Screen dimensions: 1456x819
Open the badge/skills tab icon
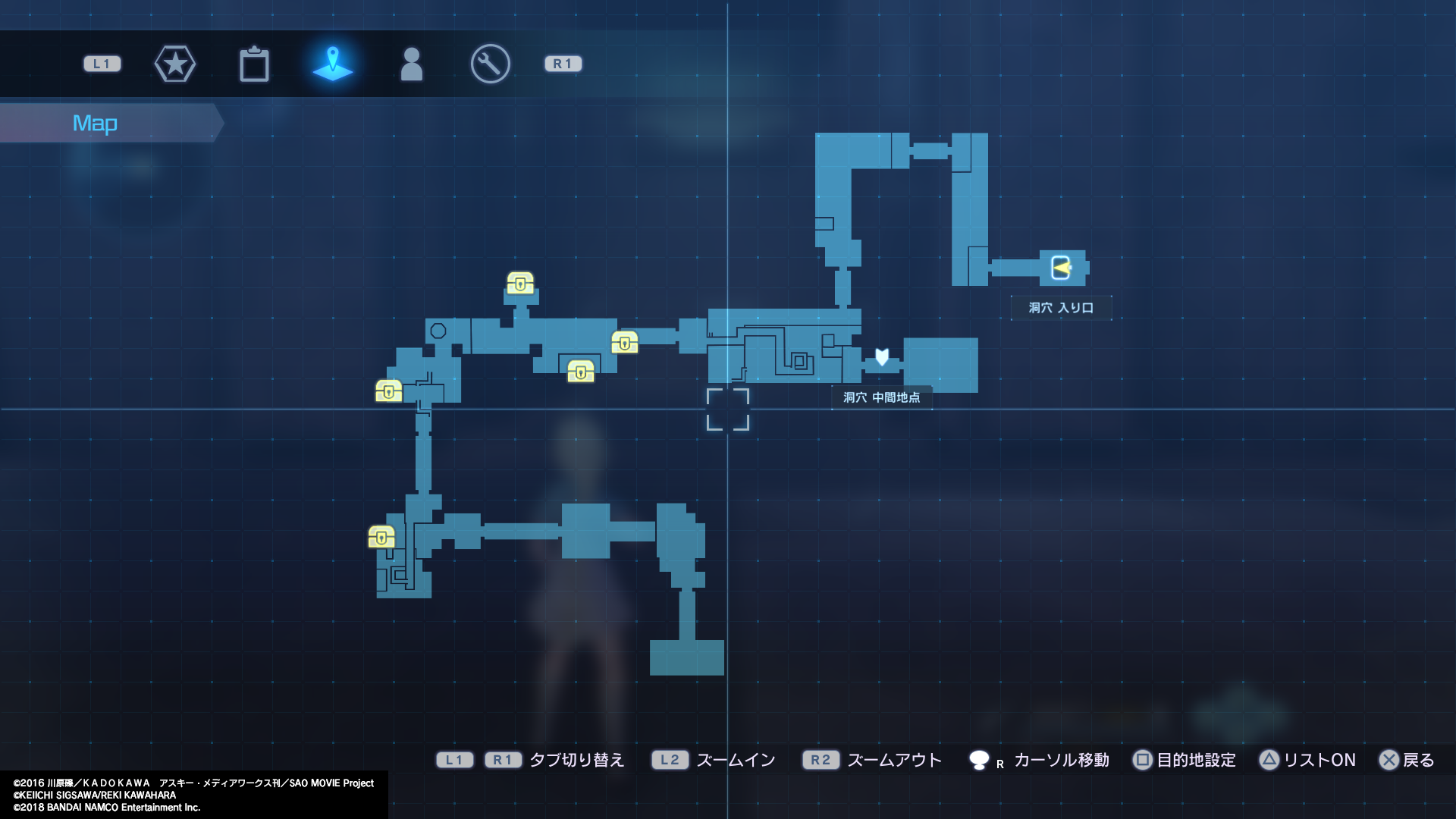(x=175, y=64)
